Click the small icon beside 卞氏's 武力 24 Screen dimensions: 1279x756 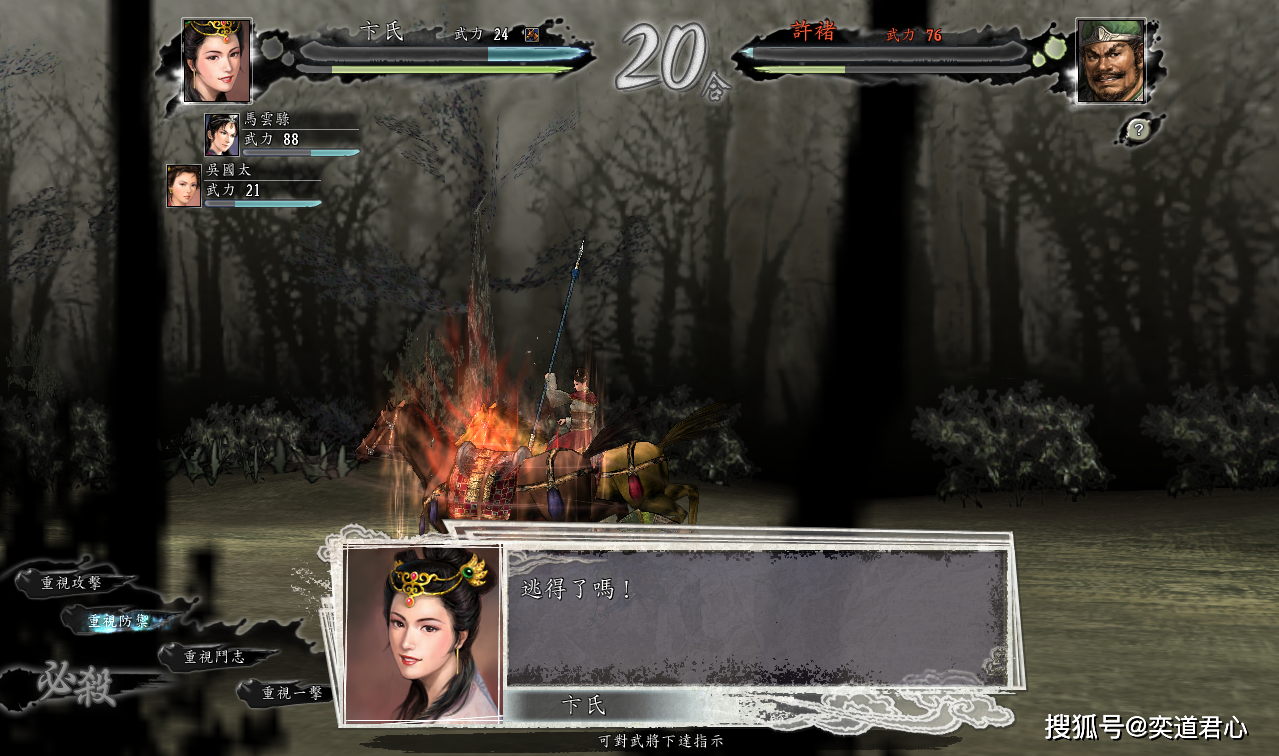532,35
